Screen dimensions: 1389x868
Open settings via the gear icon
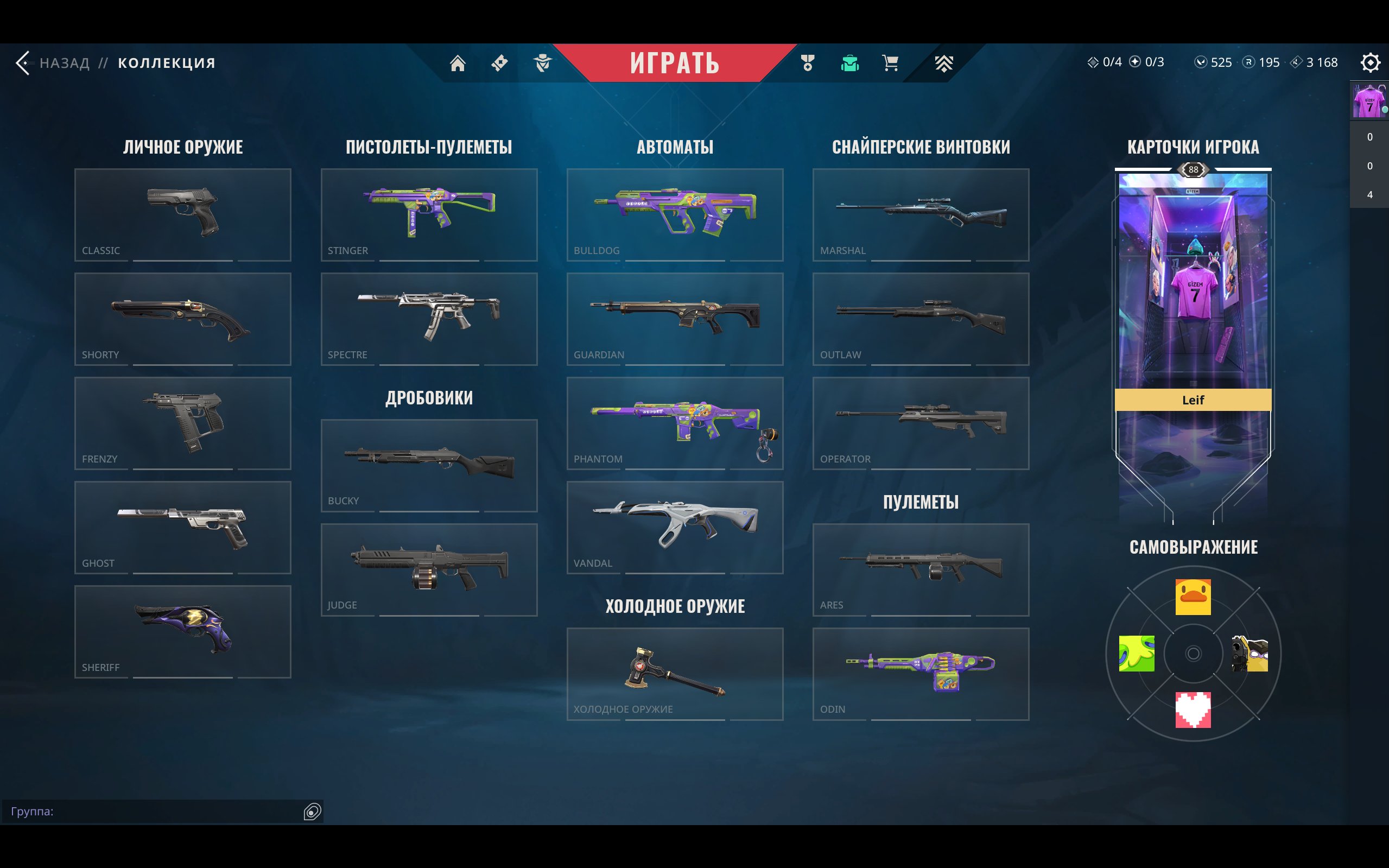click(1371, 63)
